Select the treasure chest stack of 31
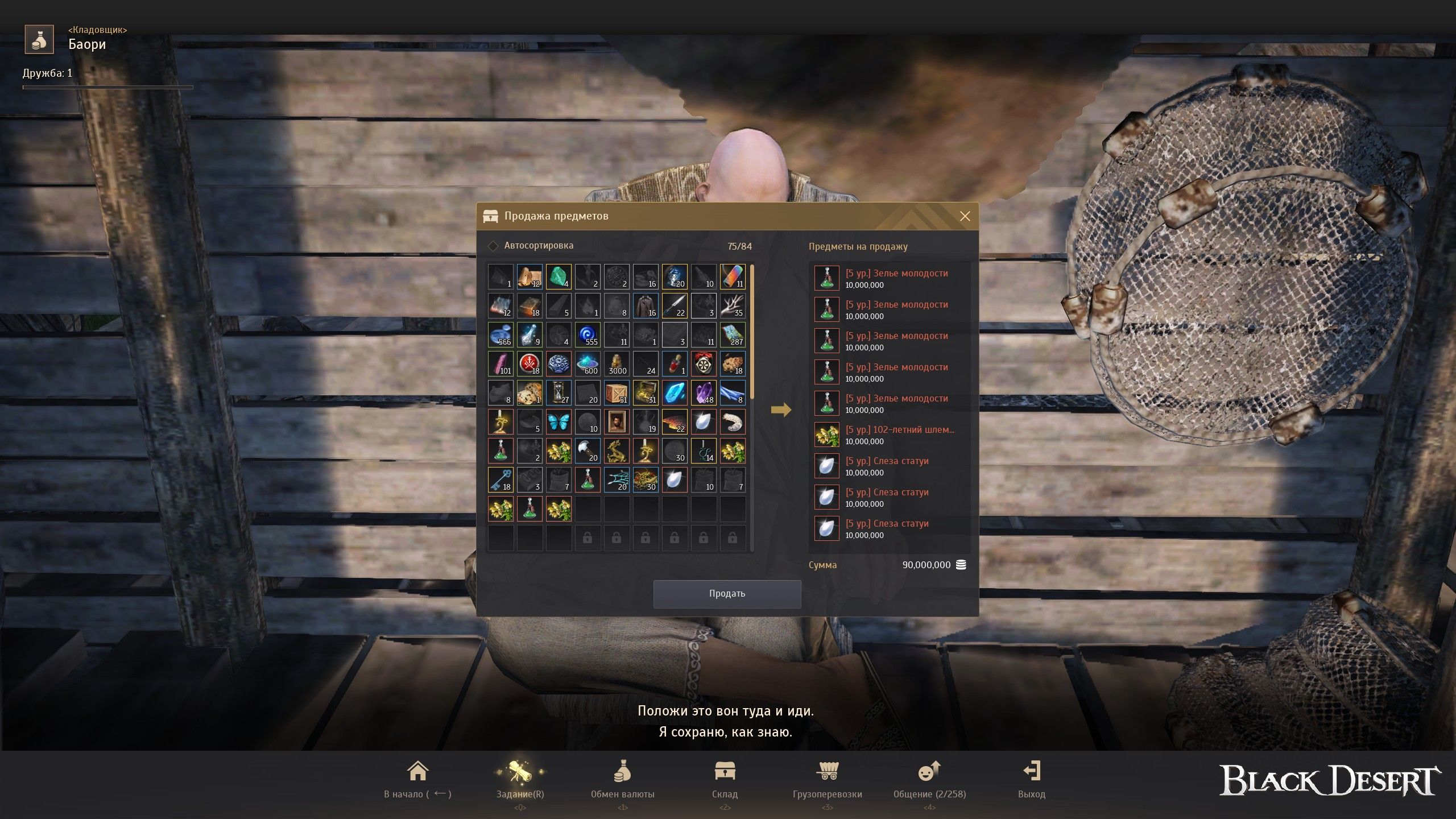This screenshot has width=1456, height=819. pyautogui.click(x=645, y=393)
